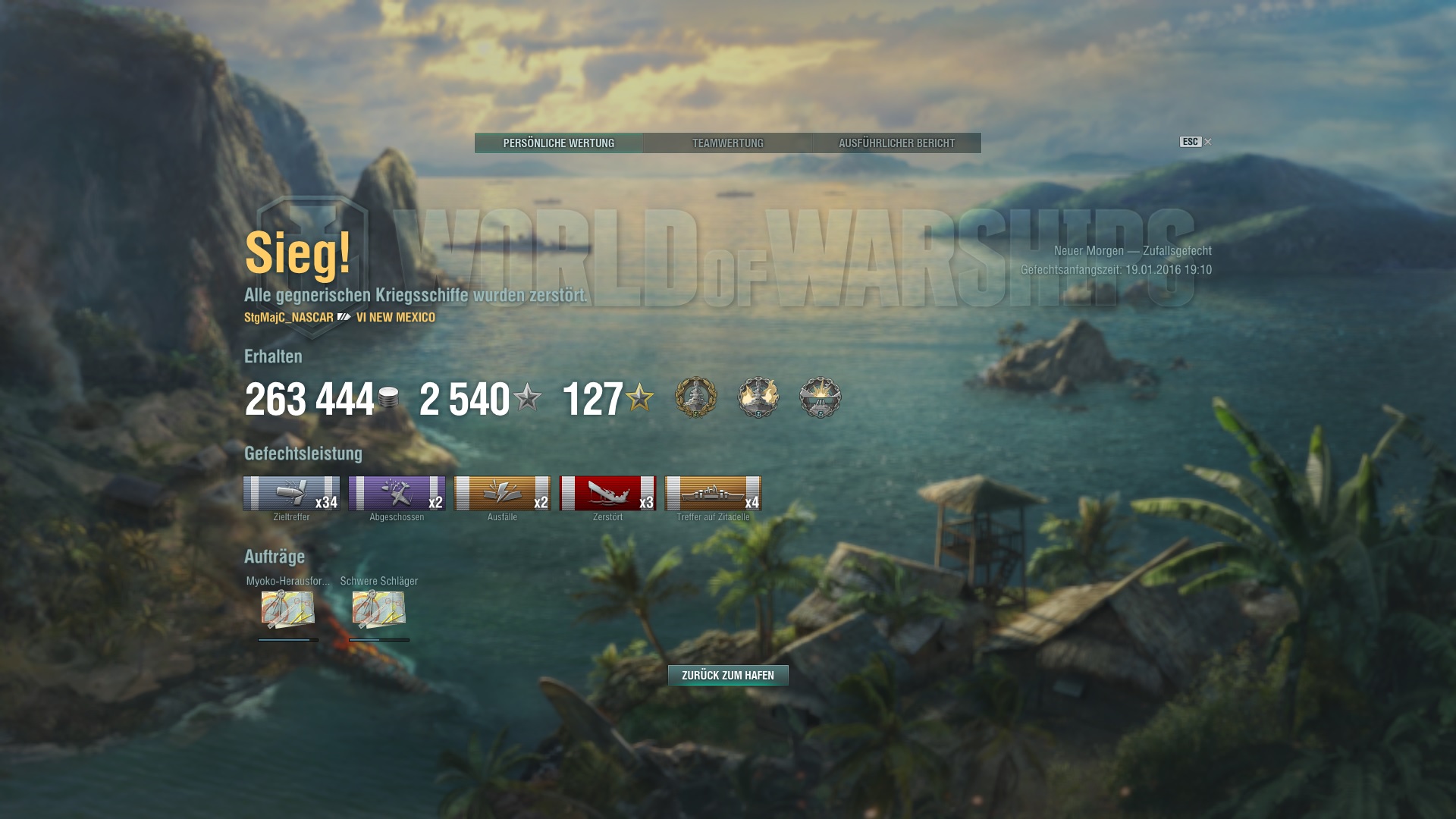Check the Treffer auf Zitadelle ribbon
The image size is (1456, 819).
click(x=713, y=494)
